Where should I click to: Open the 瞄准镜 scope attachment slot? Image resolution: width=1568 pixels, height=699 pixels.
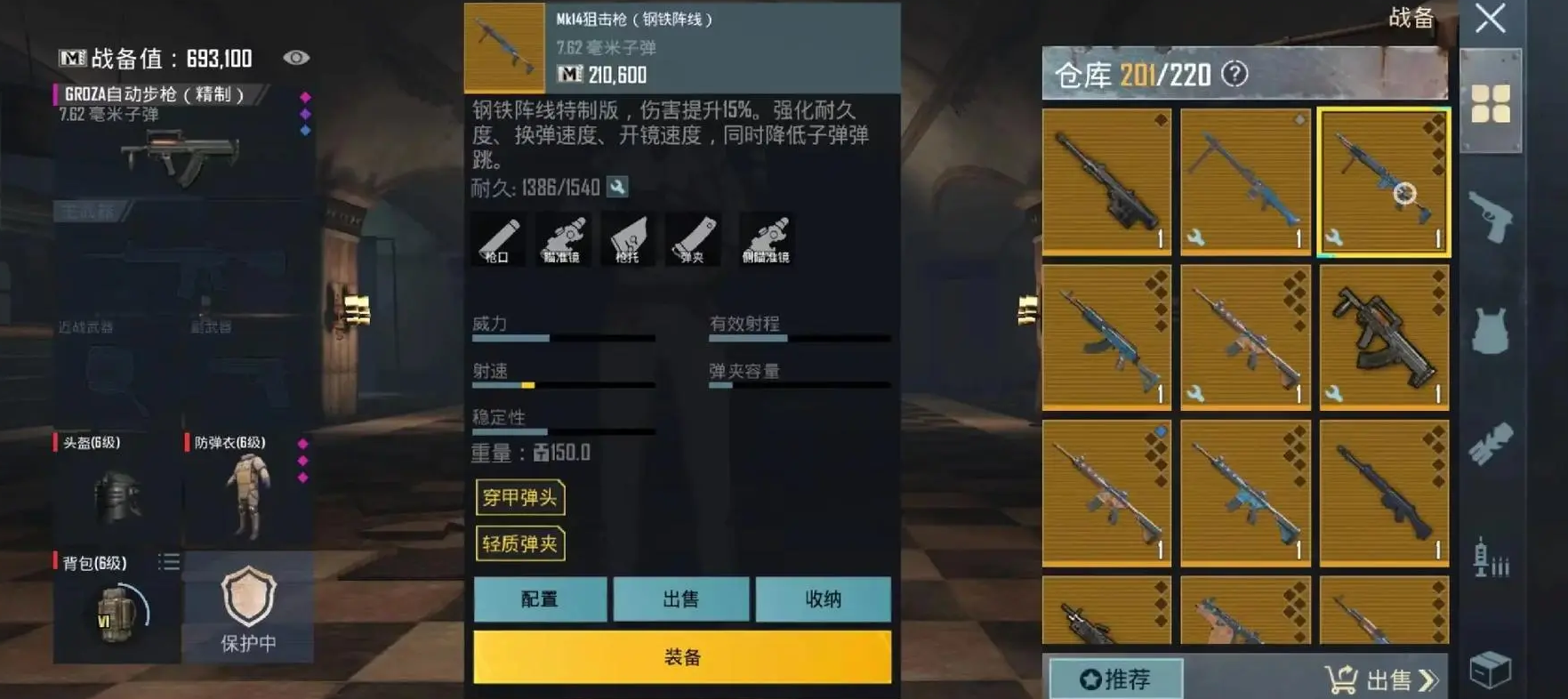[566, 238]
